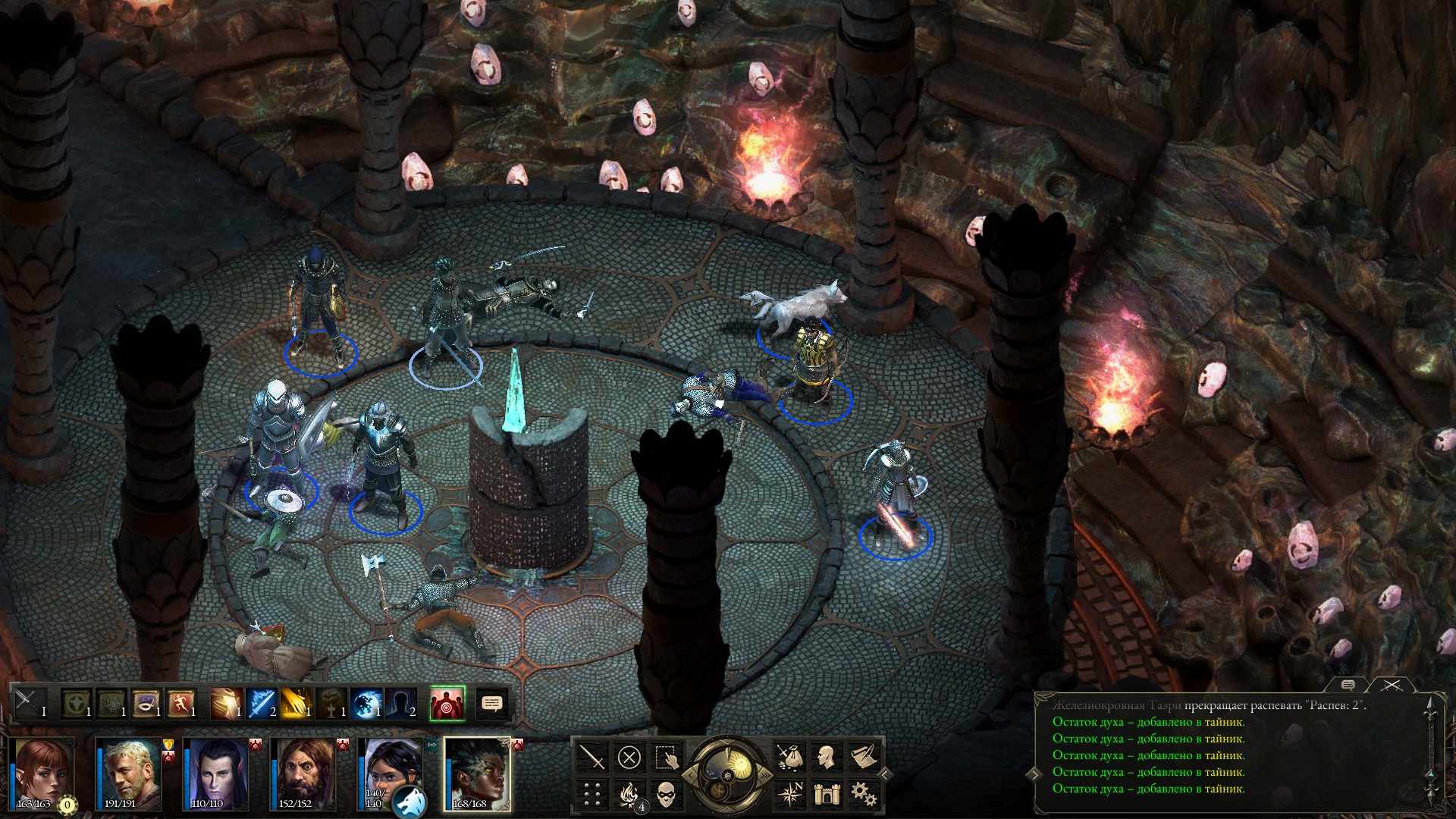The width and height of the screenshot is (1456, 819).
Task: Rest using the campfire button
Action: (629, 794)
